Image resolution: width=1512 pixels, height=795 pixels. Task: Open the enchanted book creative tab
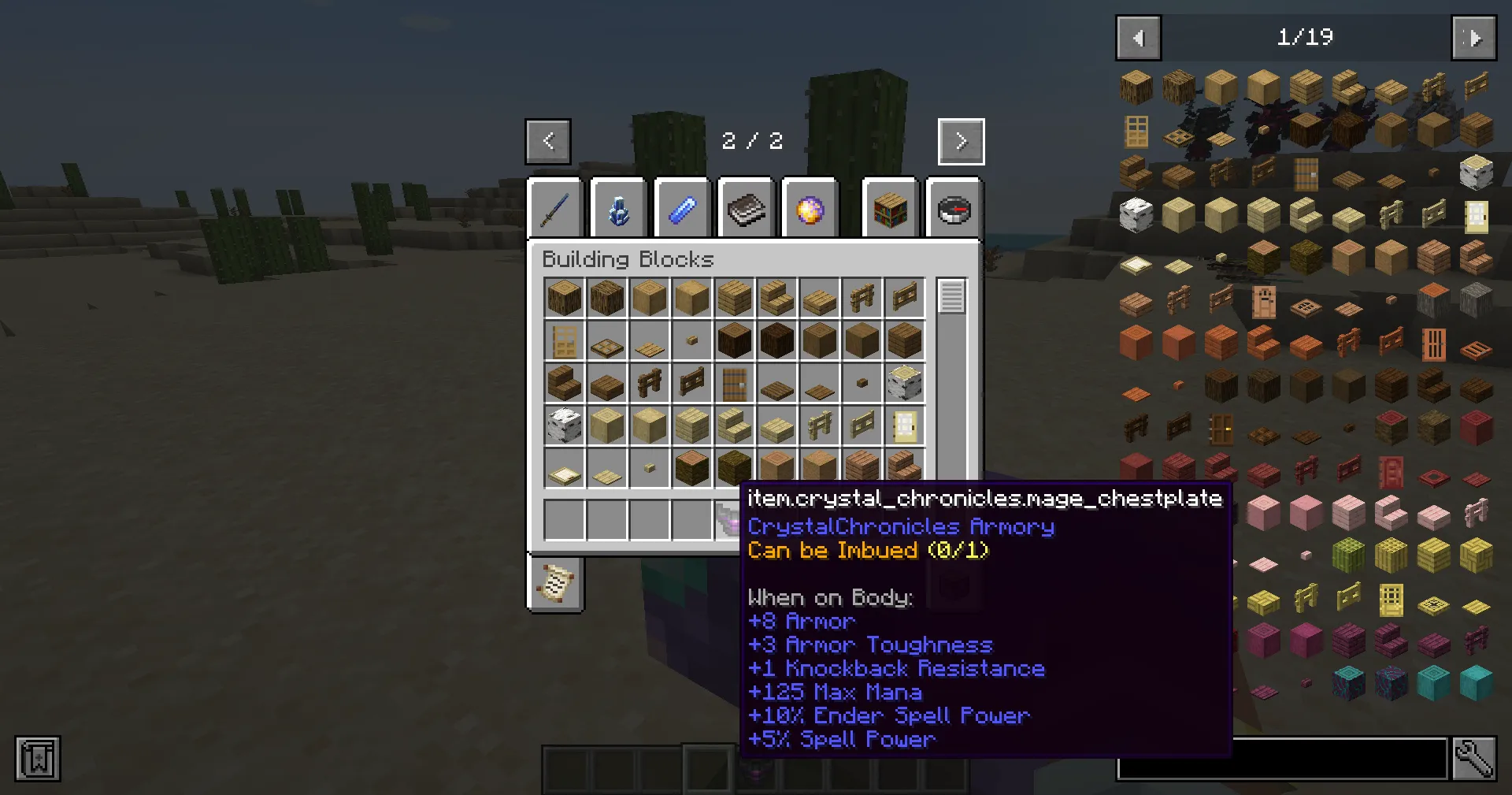tap(747, 207)
